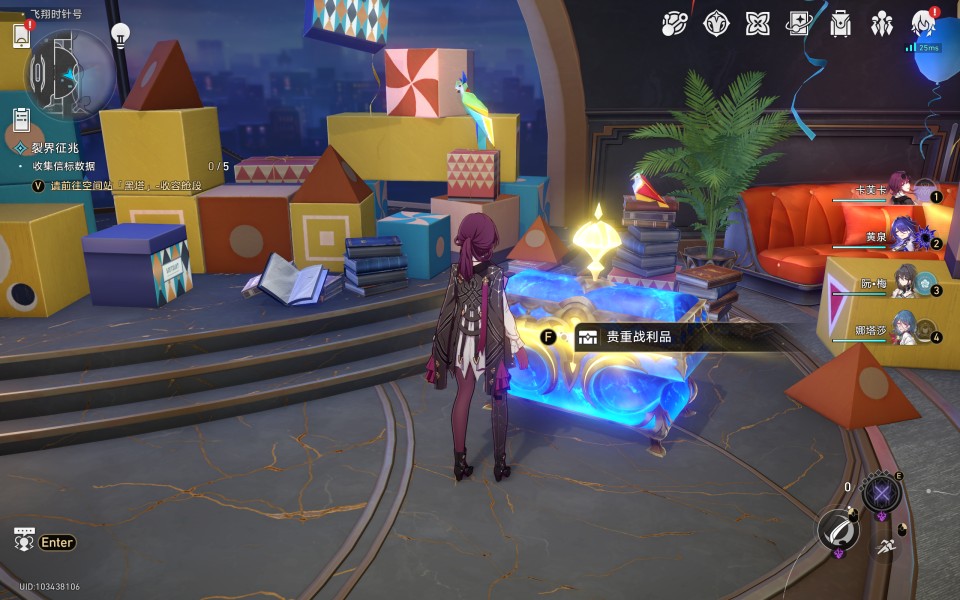Open the phone menu icon

(x=21, y=36)
